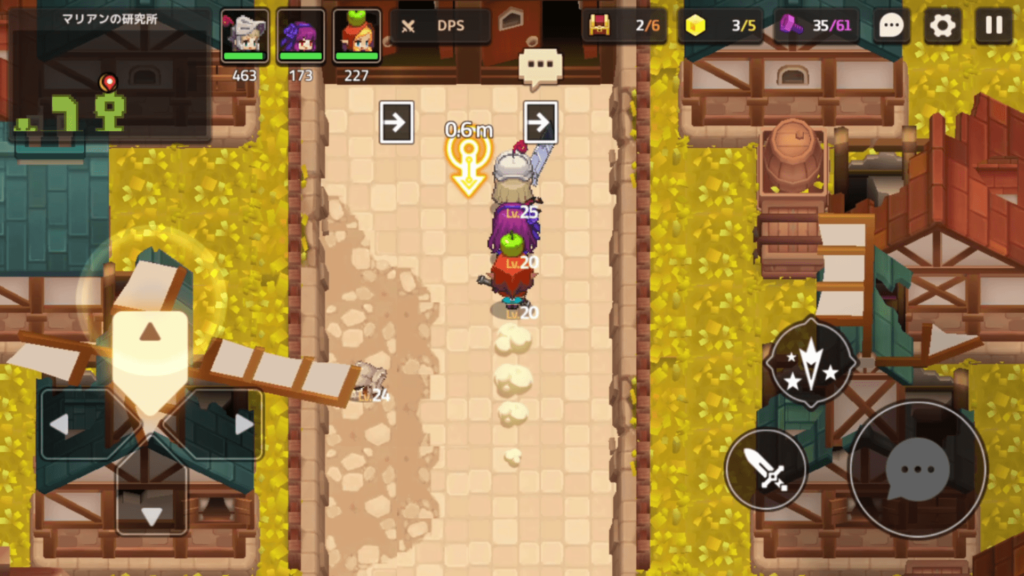Open the chat speech bubble button
This screenshot has height=576, width=1024.
click(x=890, y=26)
